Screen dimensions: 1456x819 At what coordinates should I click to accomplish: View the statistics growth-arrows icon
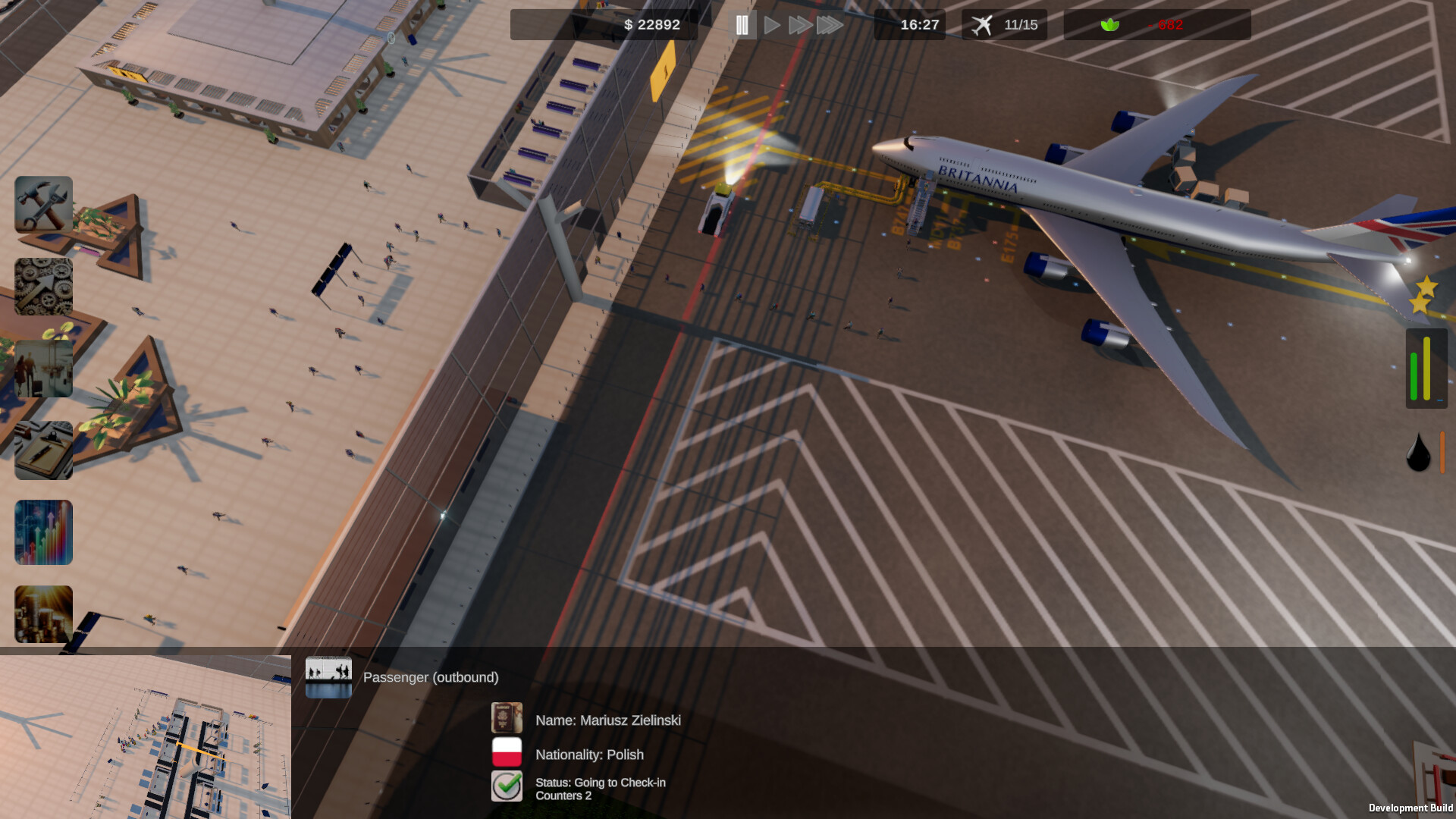pyautogui.click(x=43, y=532)
